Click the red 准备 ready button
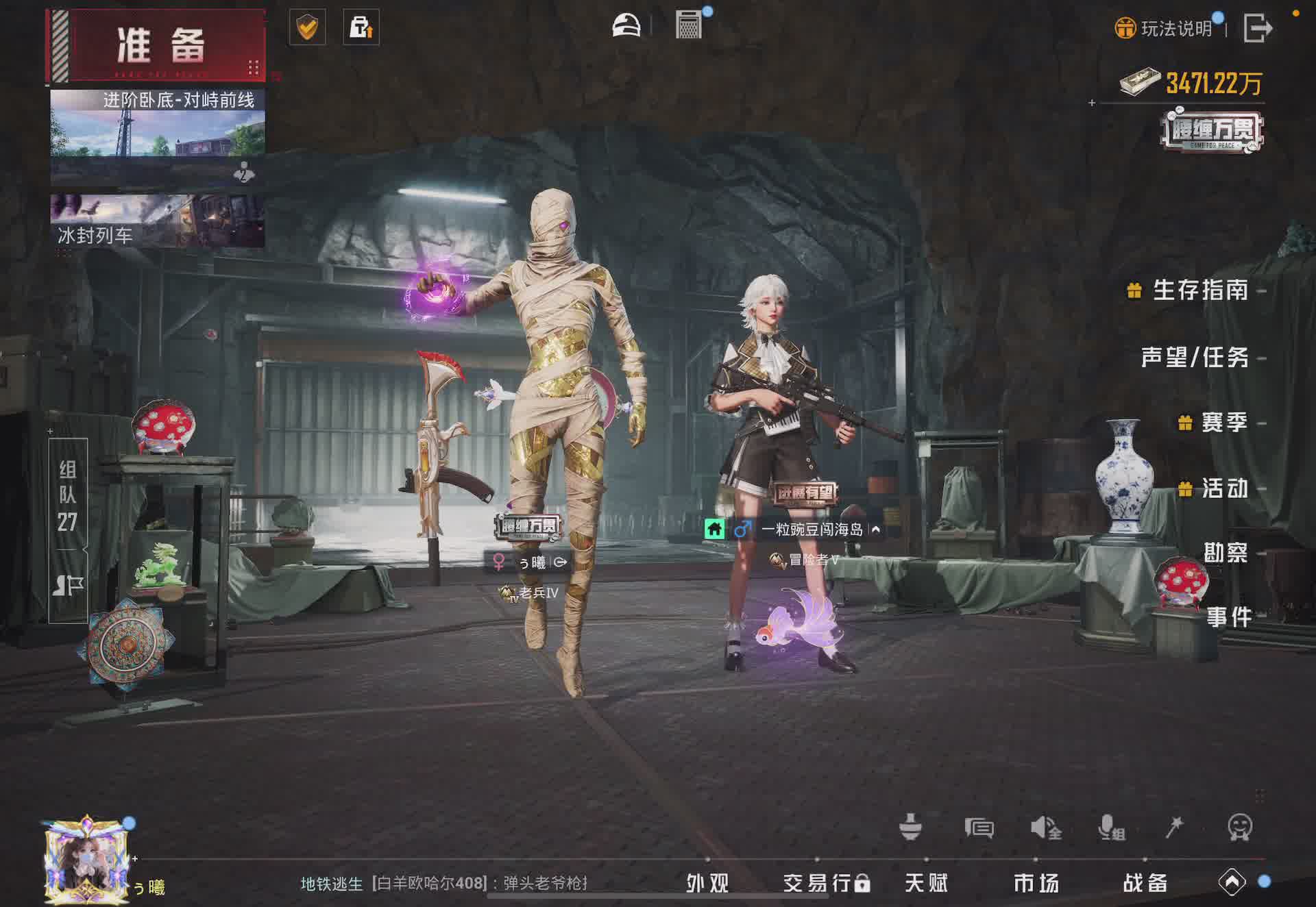The height and width of the screenshot is (907, 1316). point(158,45)
